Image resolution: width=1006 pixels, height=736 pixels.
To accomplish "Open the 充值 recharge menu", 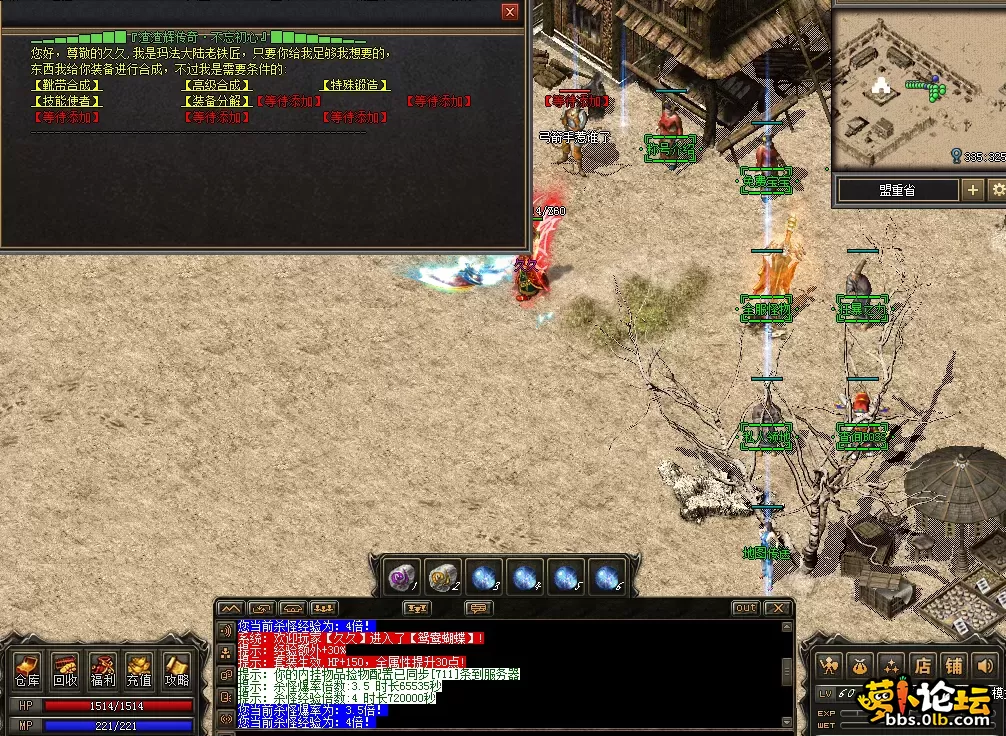I will click(x=139, y=671).
